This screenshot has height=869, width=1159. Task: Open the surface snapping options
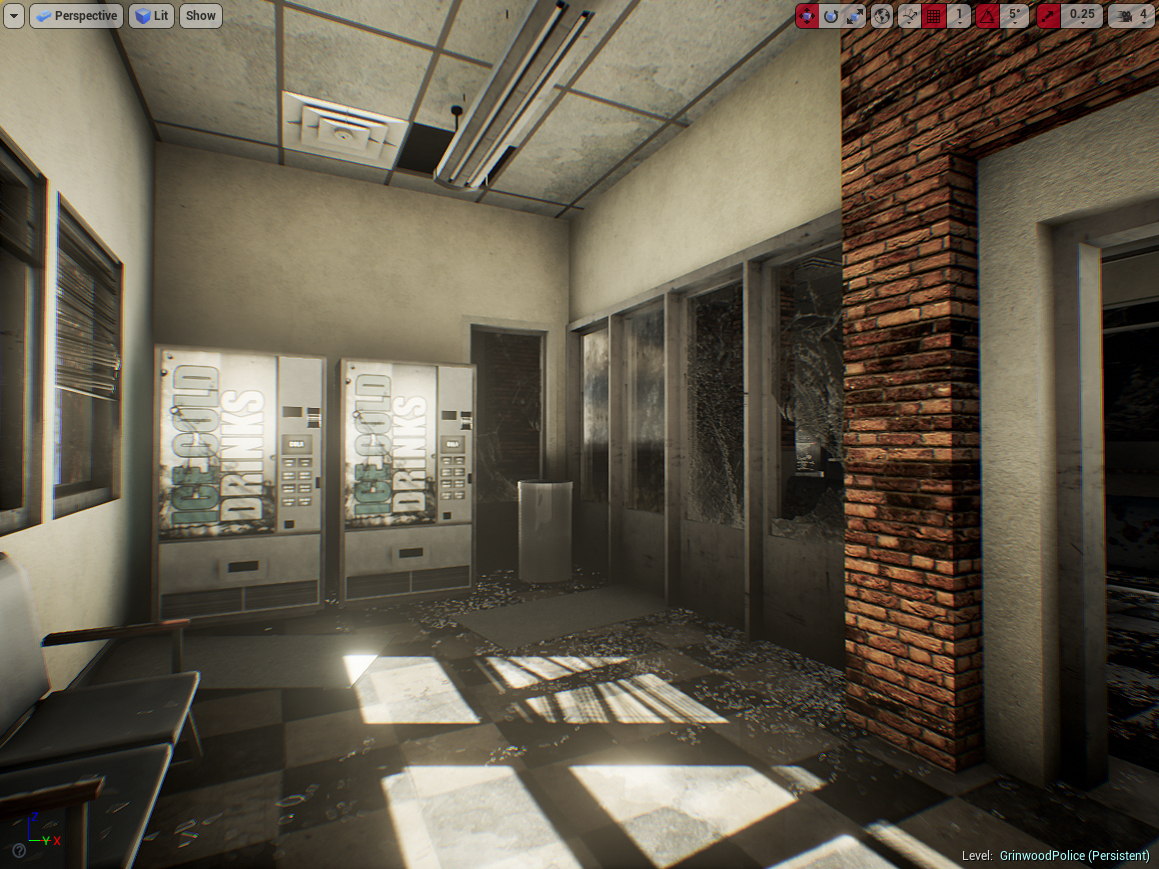point(909,16)
